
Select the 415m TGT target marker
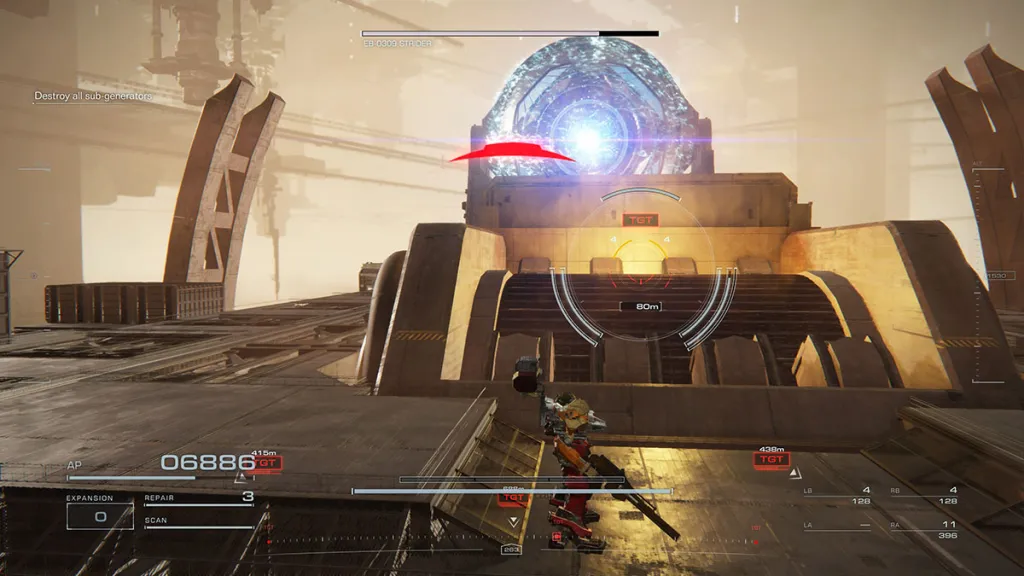267,463
